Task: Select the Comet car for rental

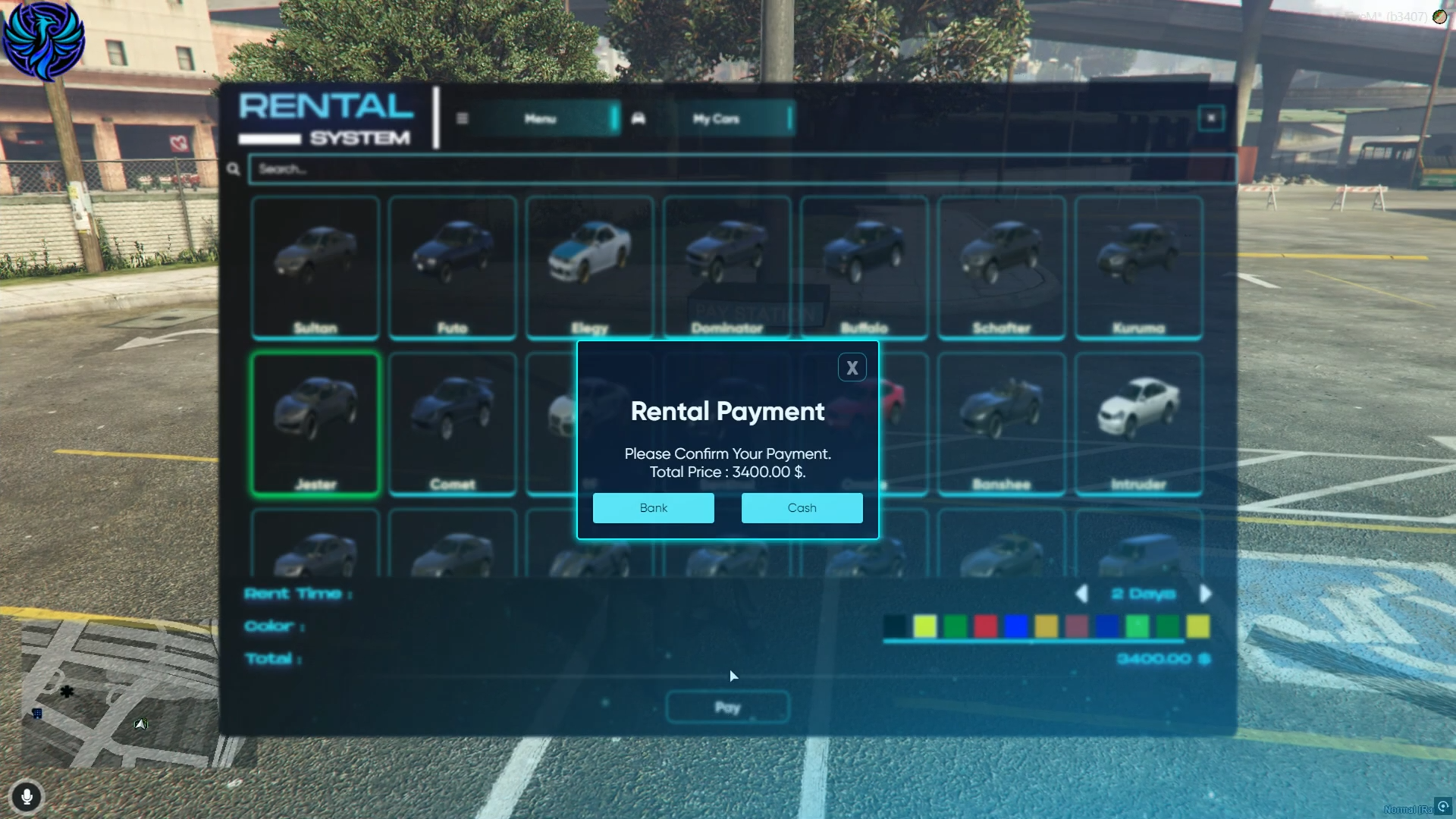Action: tap(452, 421)
